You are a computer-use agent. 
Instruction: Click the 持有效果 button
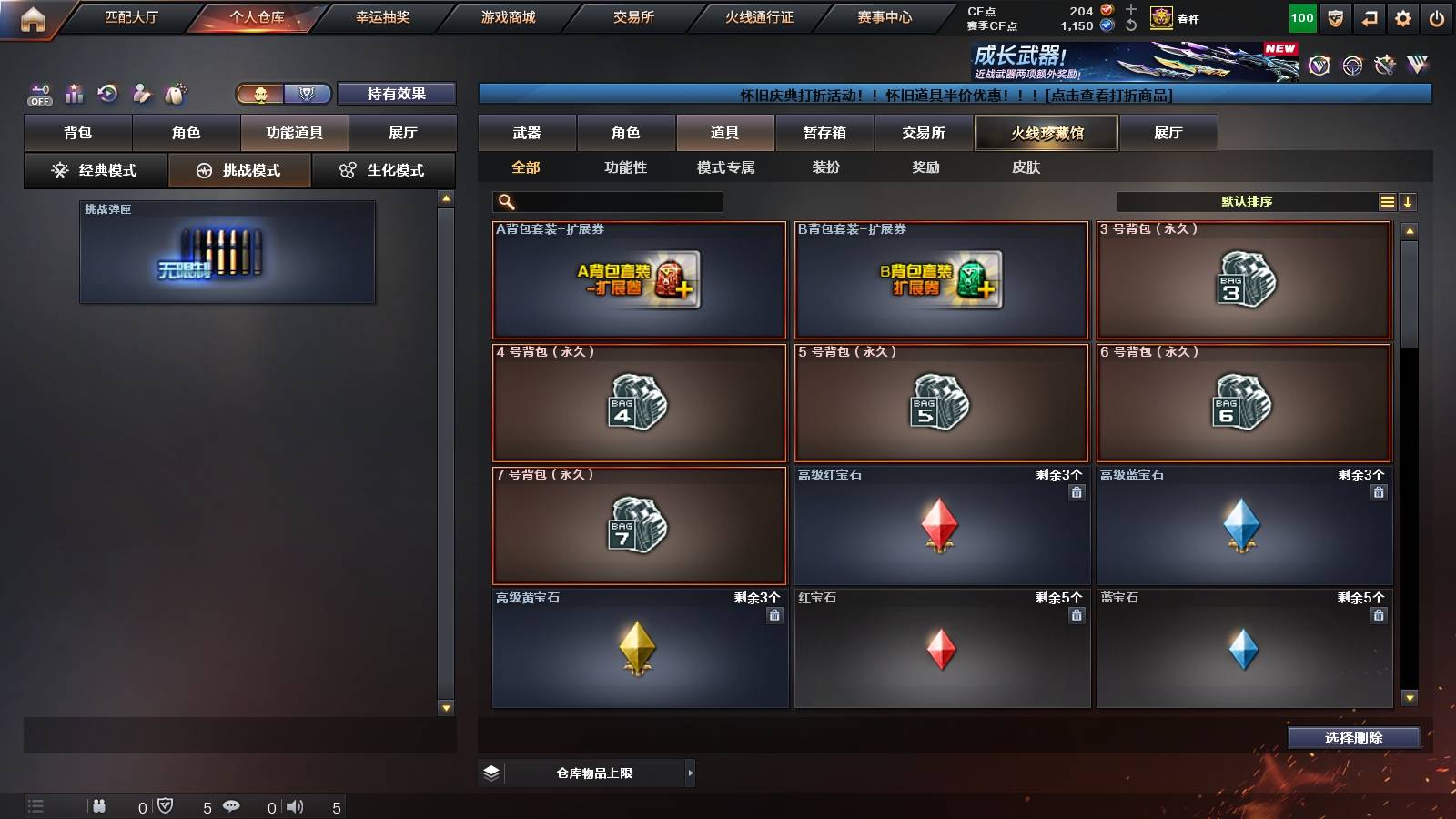point(397,93)
